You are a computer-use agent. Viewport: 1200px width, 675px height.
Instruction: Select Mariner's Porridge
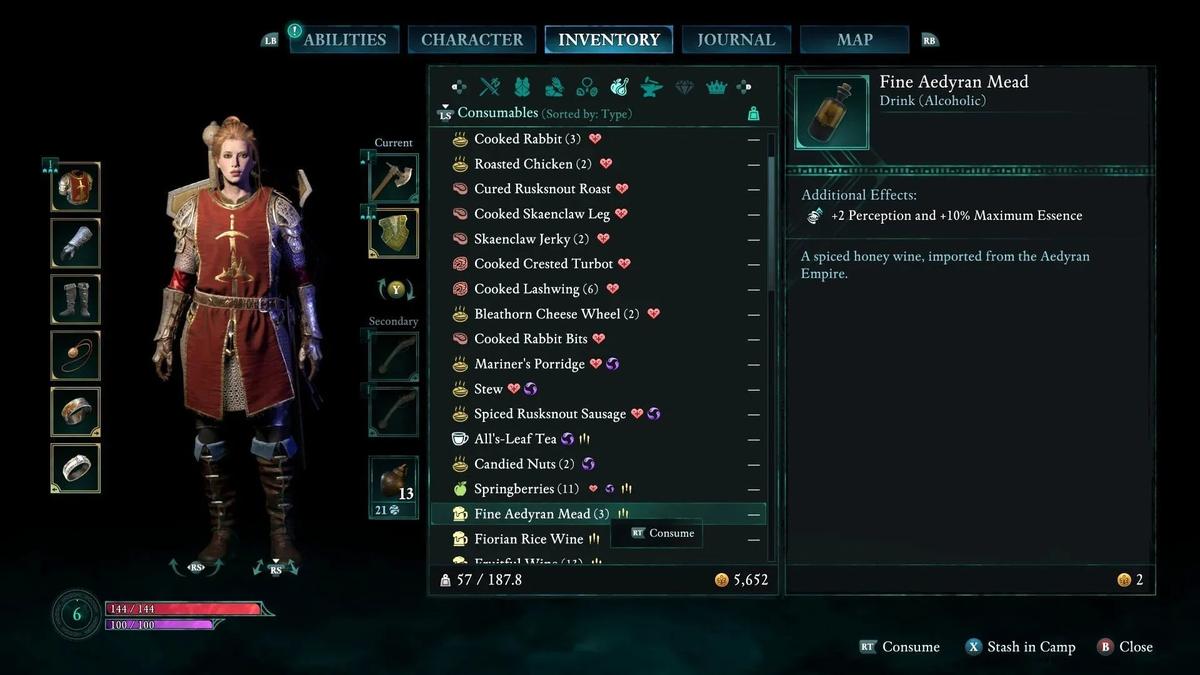coord(529,364)
